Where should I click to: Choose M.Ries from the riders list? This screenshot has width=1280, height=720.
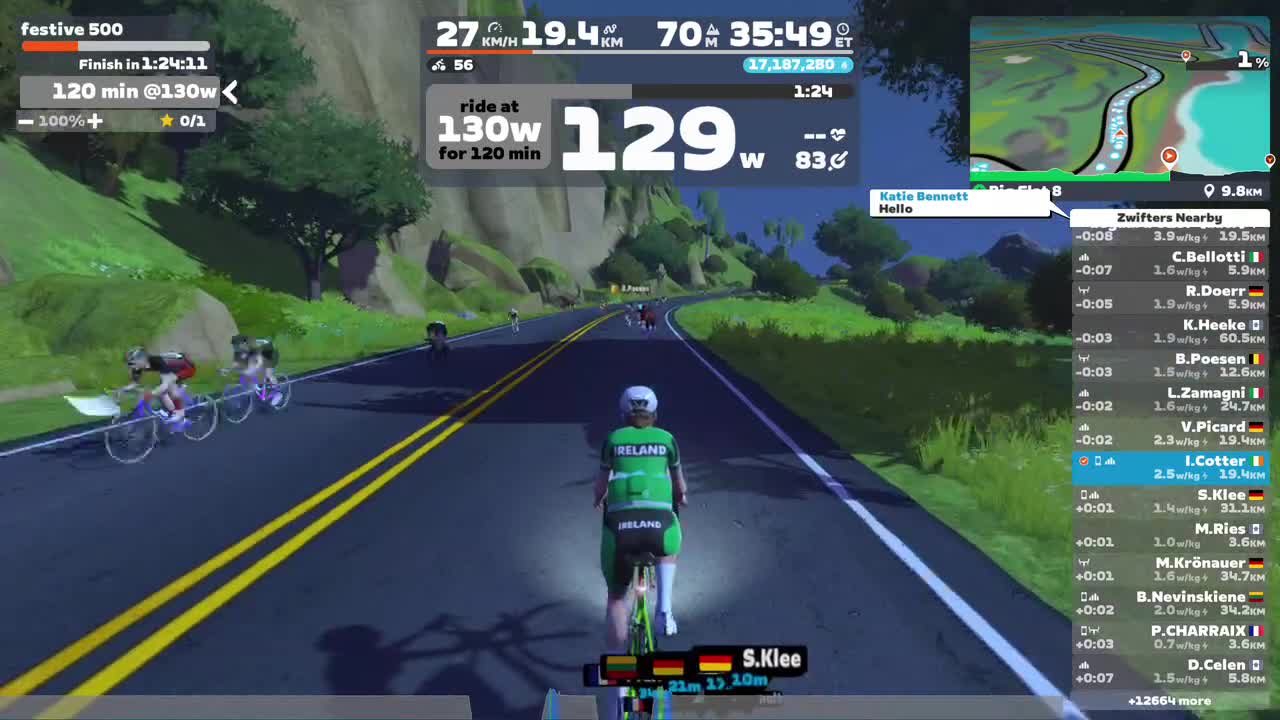[1169, 536]
